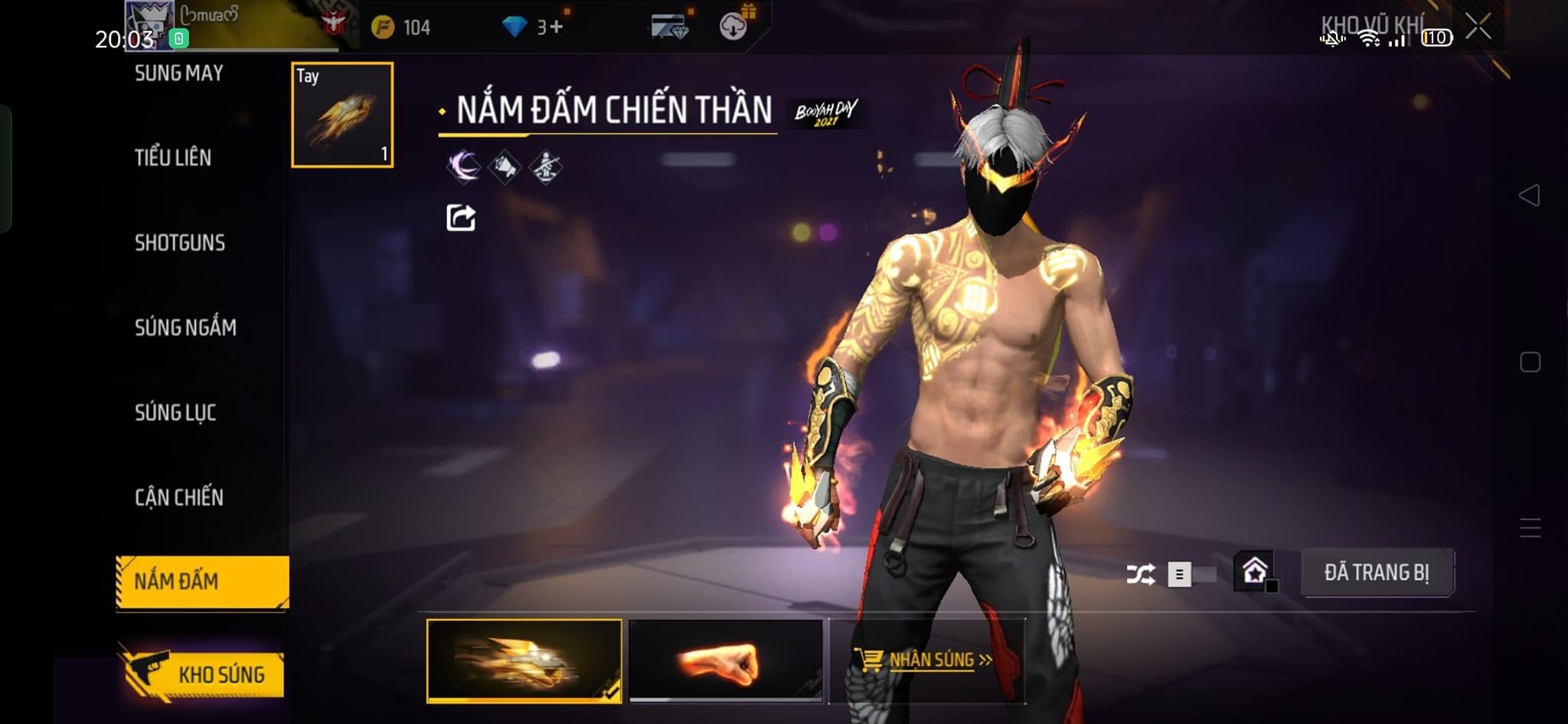Select the Súng Ngắm category

[185, 328]
